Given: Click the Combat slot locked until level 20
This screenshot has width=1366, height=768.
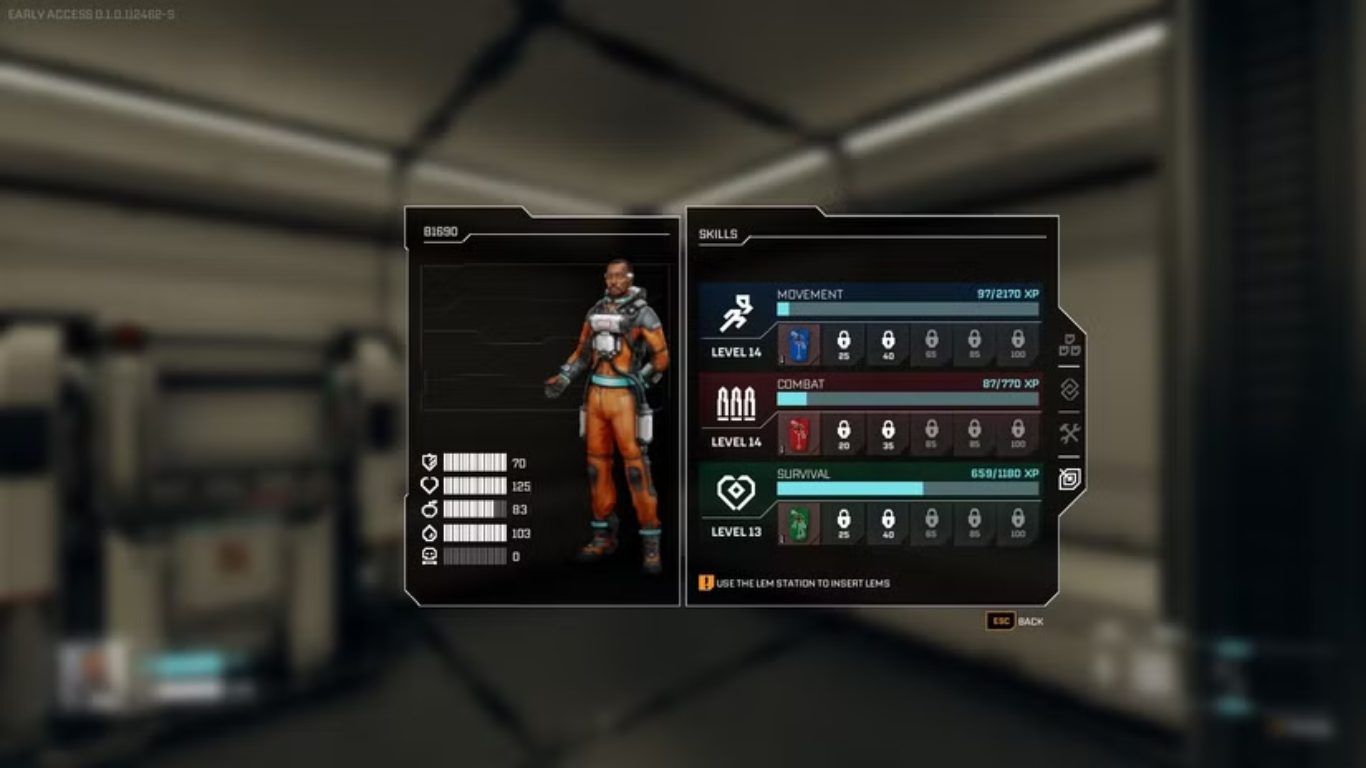Looking at the screenshot, I should coord(843,434).
